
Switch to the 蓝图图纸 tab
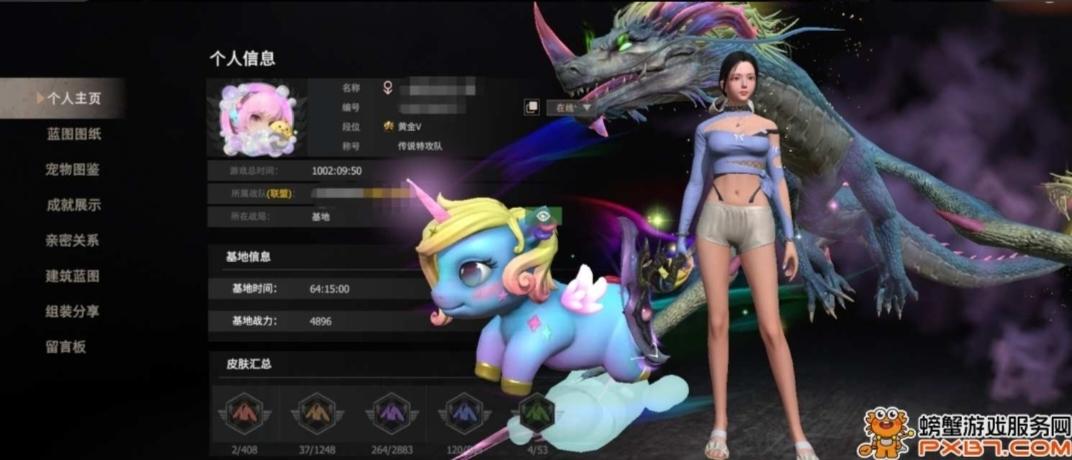73,134
